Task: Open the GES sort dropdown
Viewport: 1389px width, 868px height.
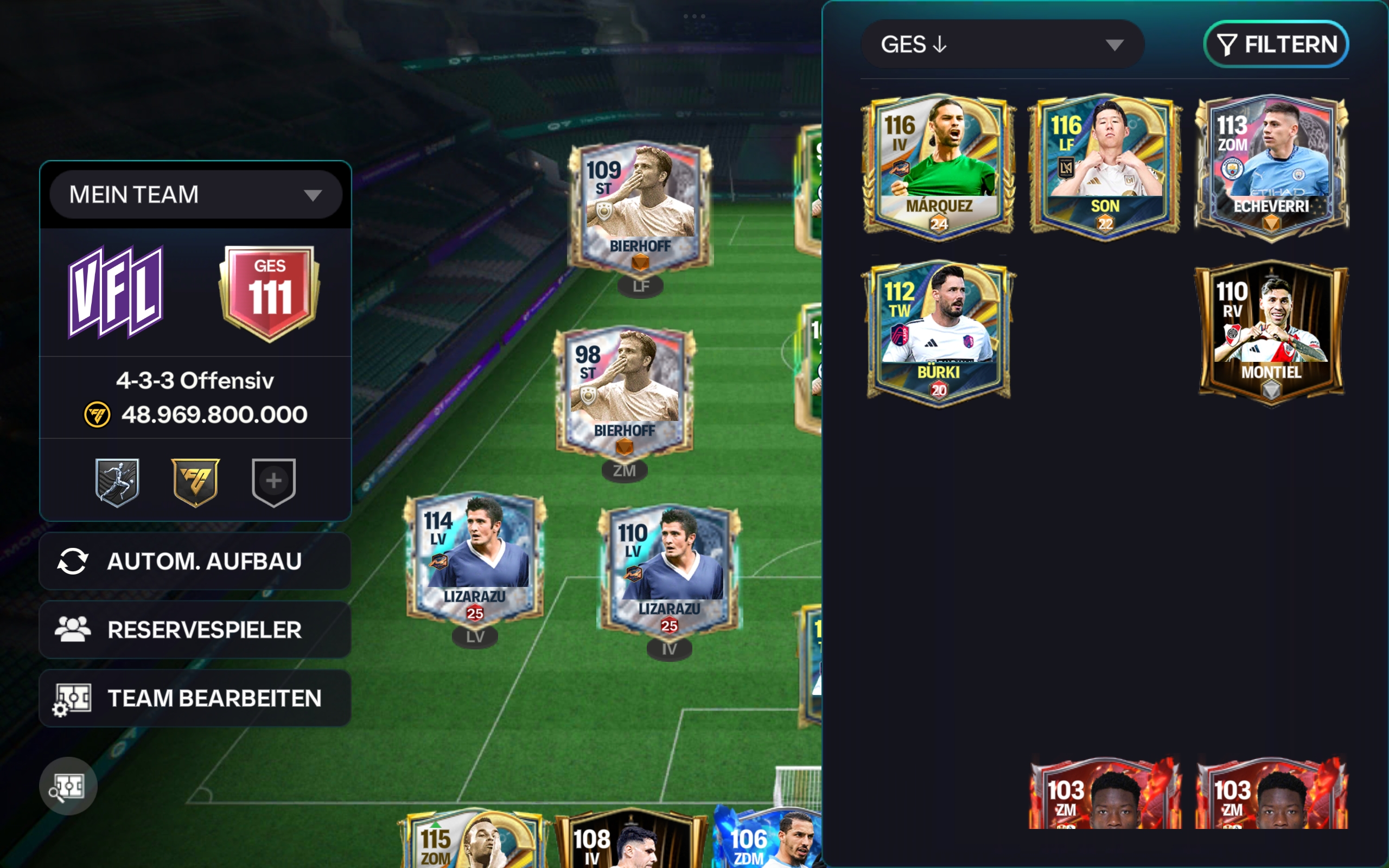Action: click(x=1002, y=45)
